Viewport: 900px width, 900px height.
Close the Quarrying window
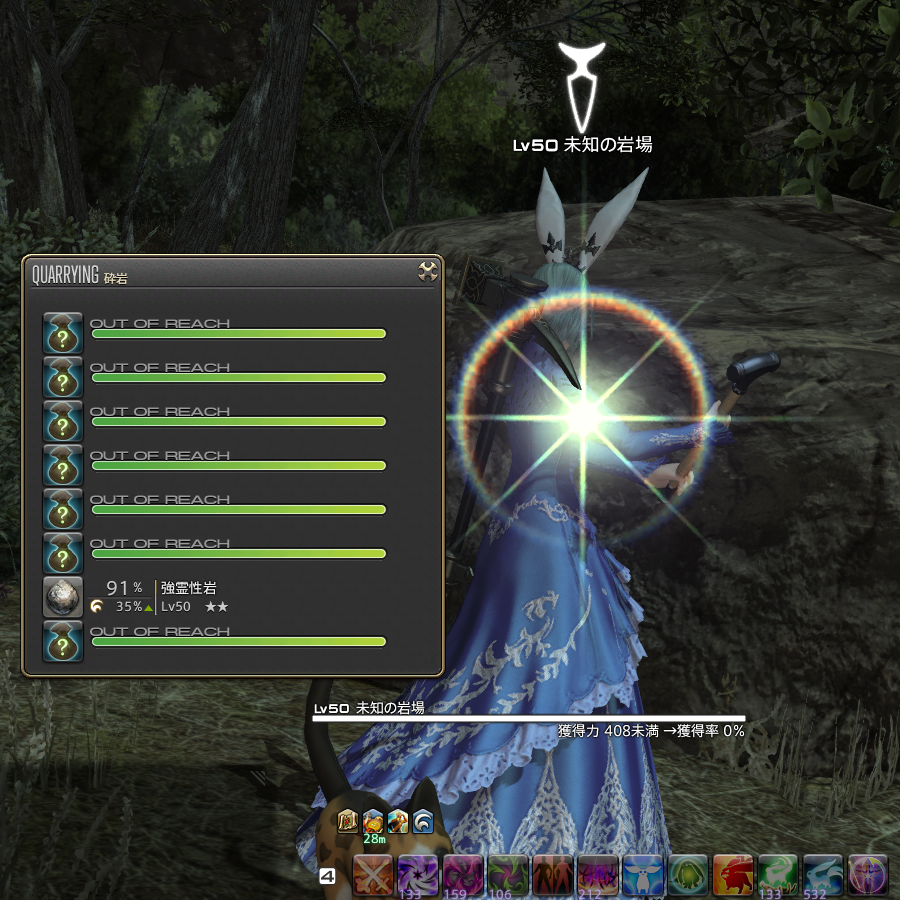coord(428,272)
